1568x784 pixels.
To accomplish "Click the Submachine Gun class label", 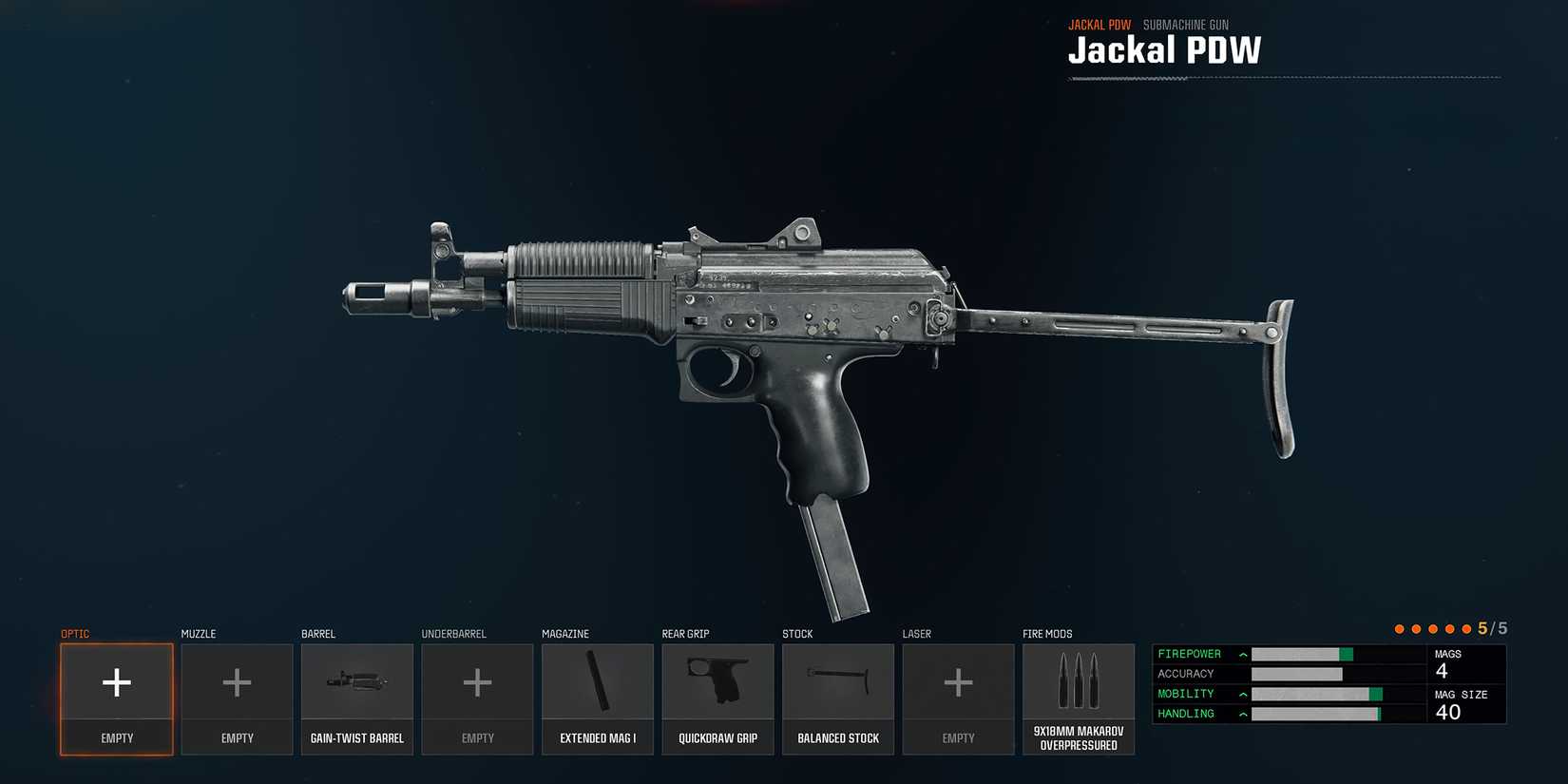I will 1185,24.
